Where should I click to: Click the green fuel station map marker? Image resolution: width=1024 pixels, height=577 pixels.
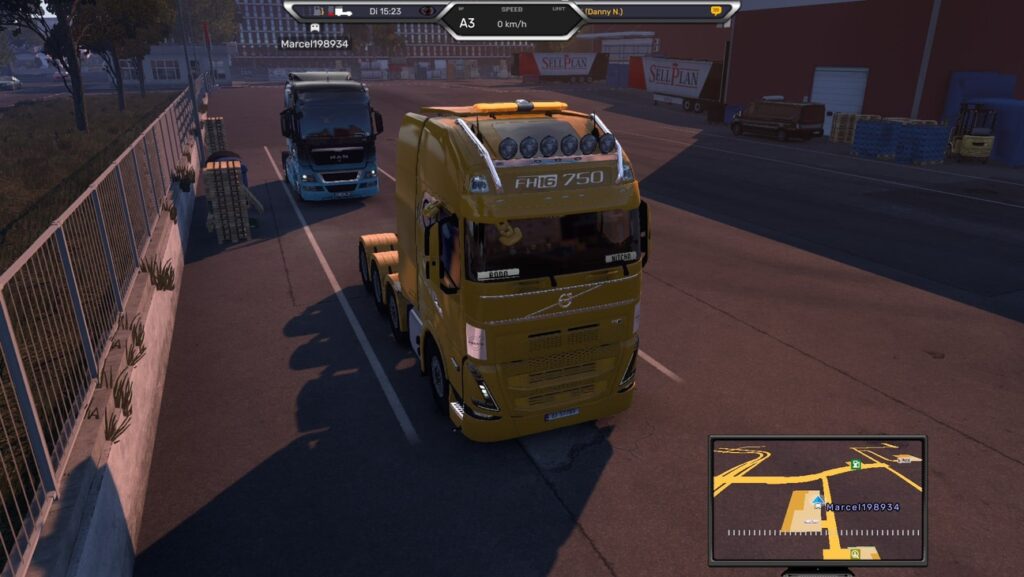(x=854, y=465)
